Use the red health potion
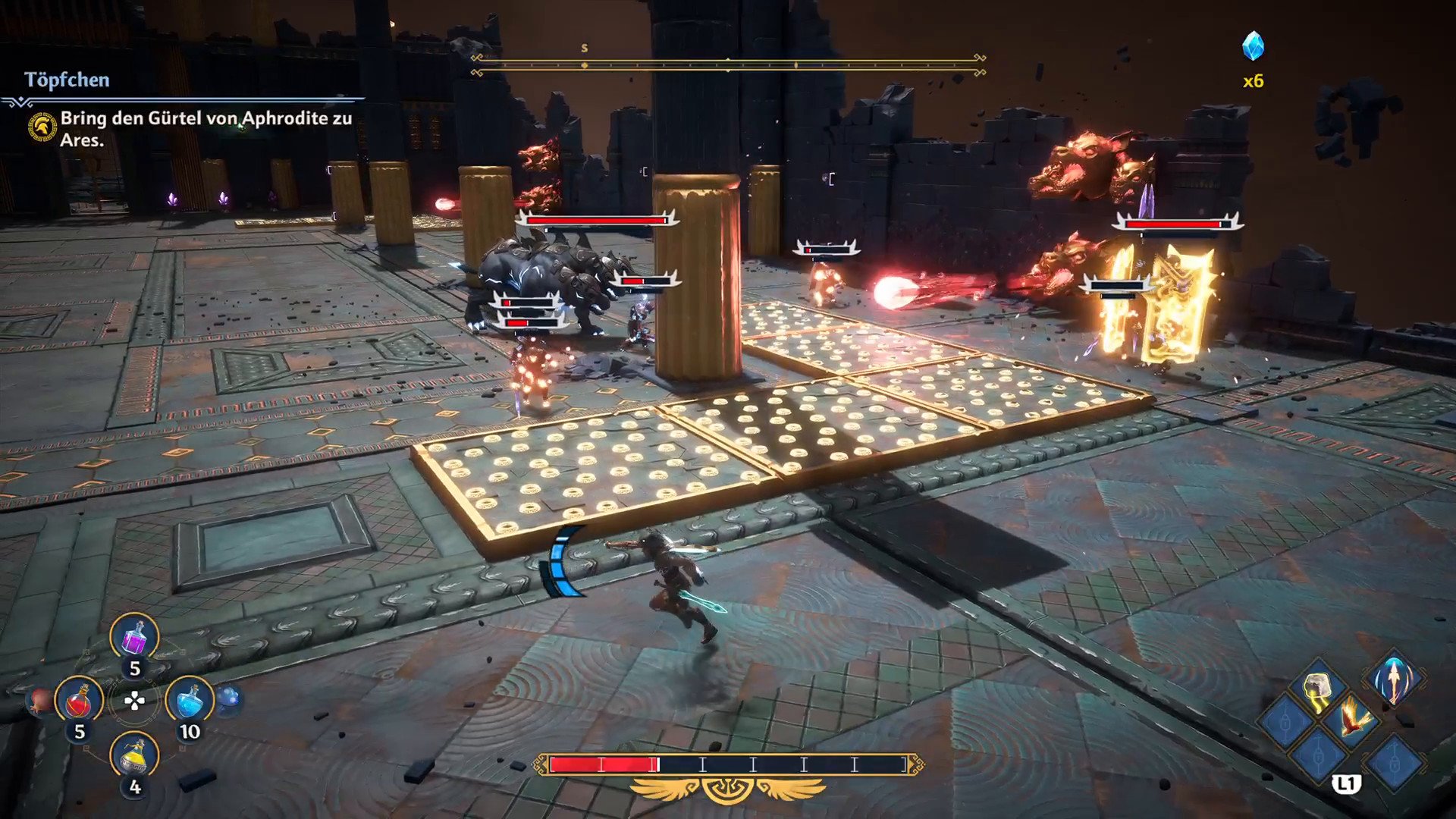Image resolution: width=1456 pixels, height=819 pixels. click(79, 700)
